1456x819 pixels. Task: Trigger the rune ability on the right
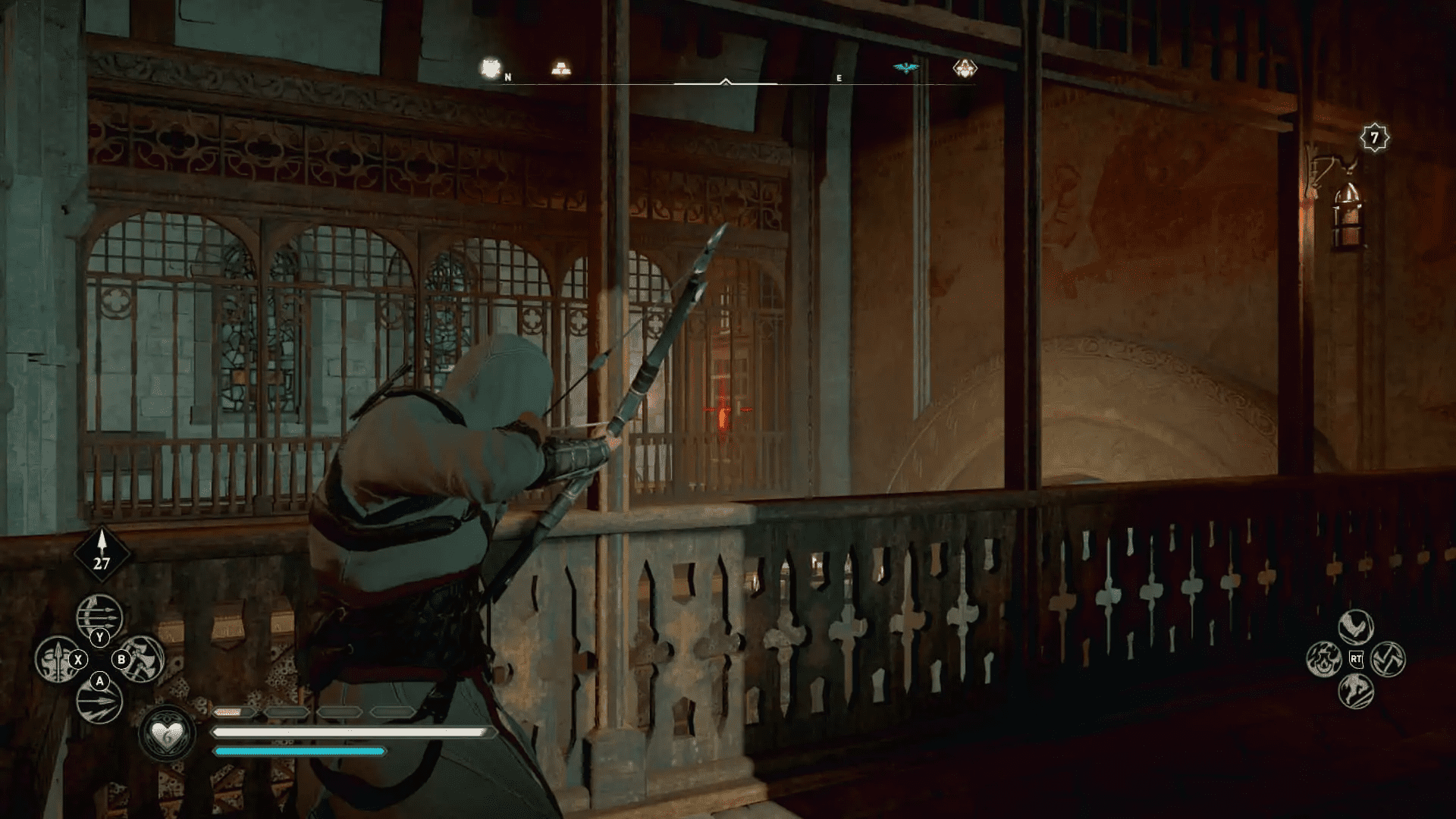pyautogui.click(x=1389, y=659)
